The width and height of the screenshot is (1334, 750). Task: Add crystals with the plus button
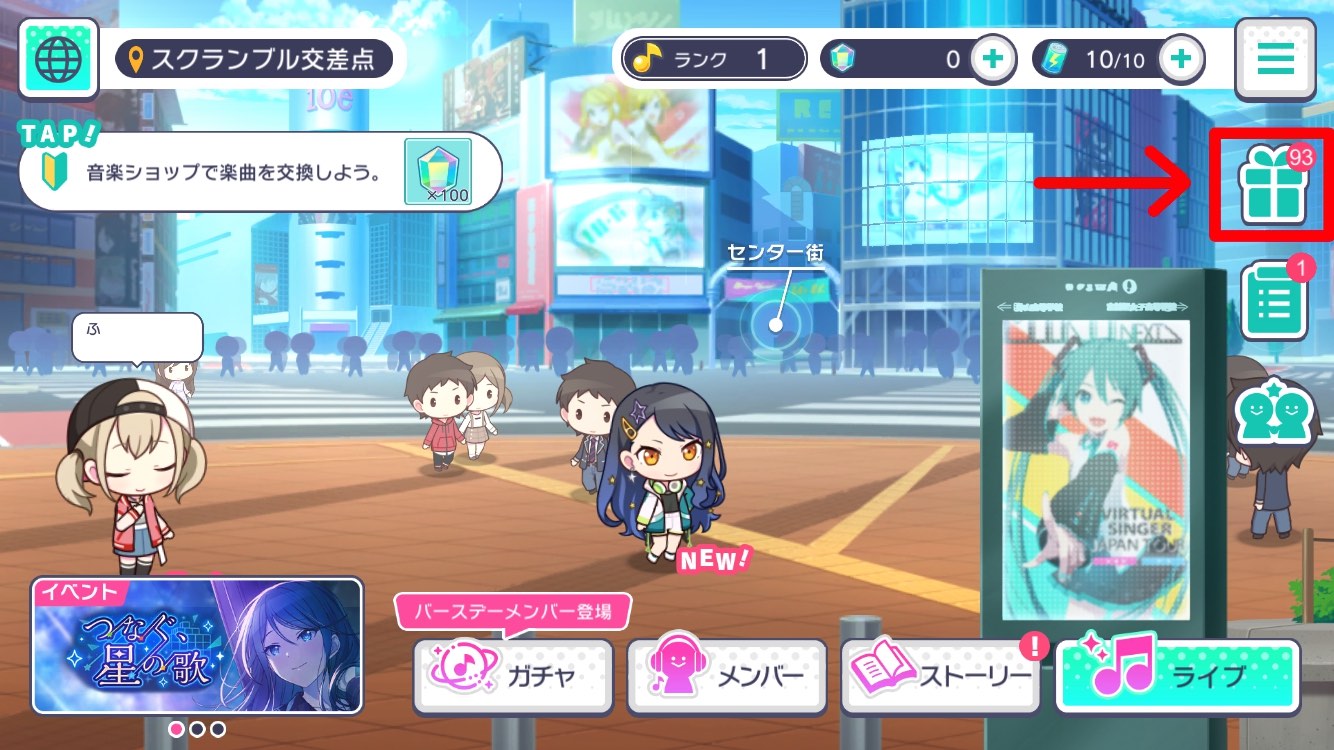click(x=992, y=58)
